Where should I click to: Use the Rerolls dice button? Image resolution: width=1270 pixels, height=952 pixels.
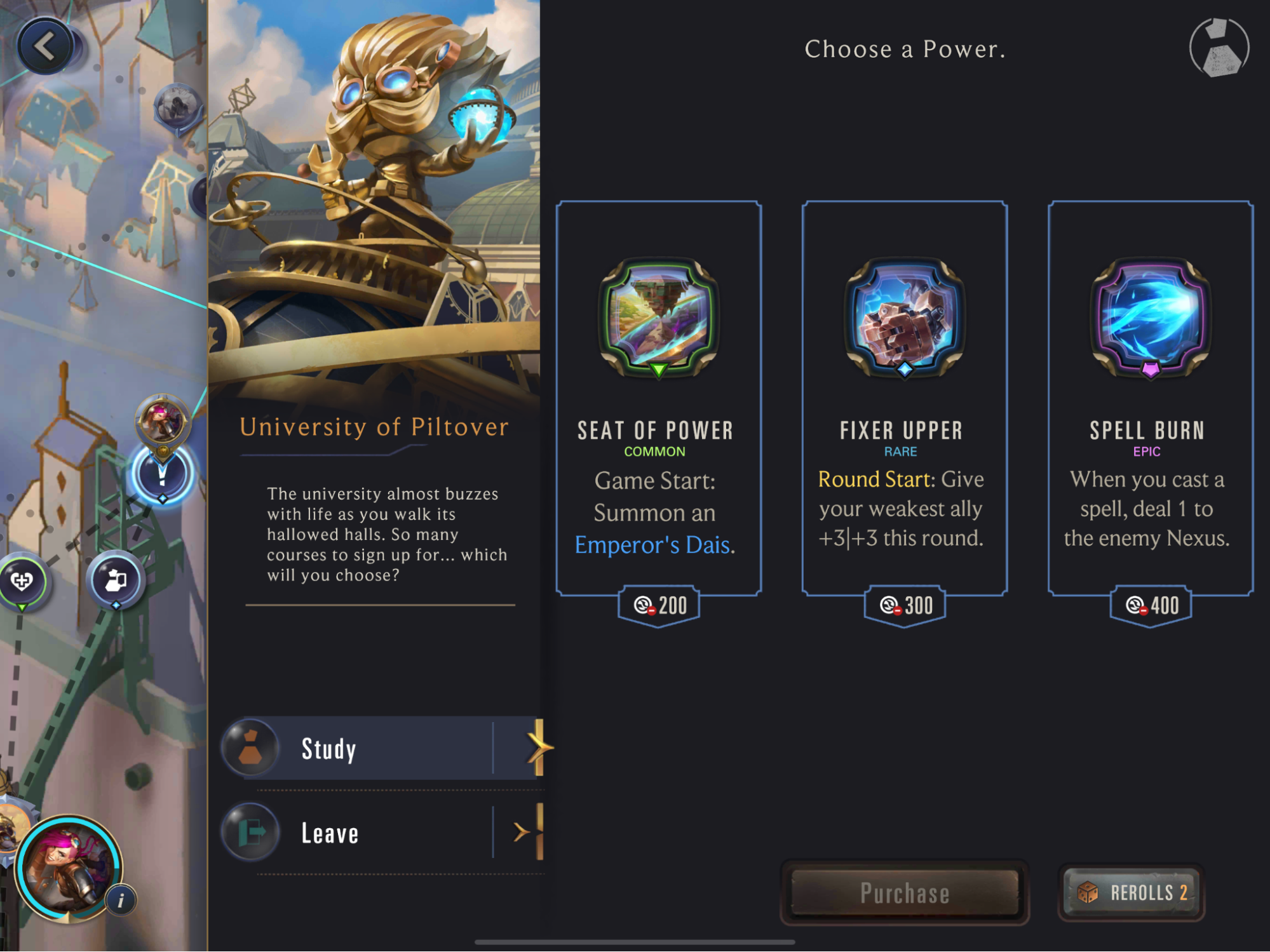(1132, 892)
